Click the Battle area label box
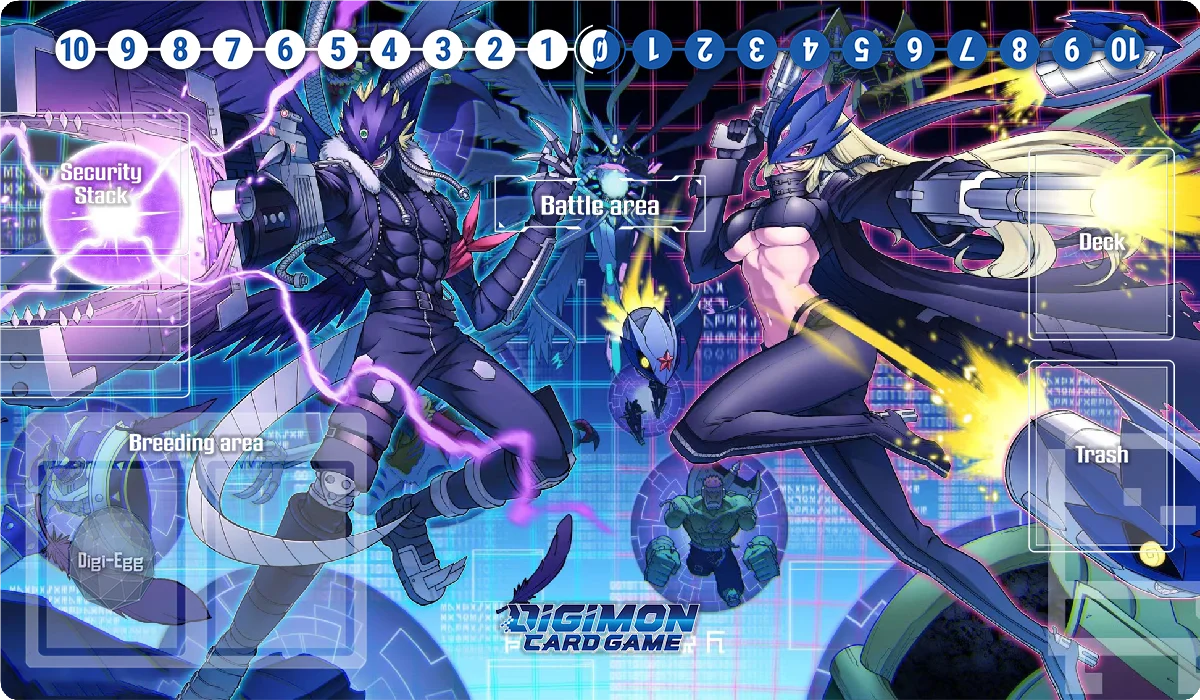1200x700 pixels. point(600,205)
